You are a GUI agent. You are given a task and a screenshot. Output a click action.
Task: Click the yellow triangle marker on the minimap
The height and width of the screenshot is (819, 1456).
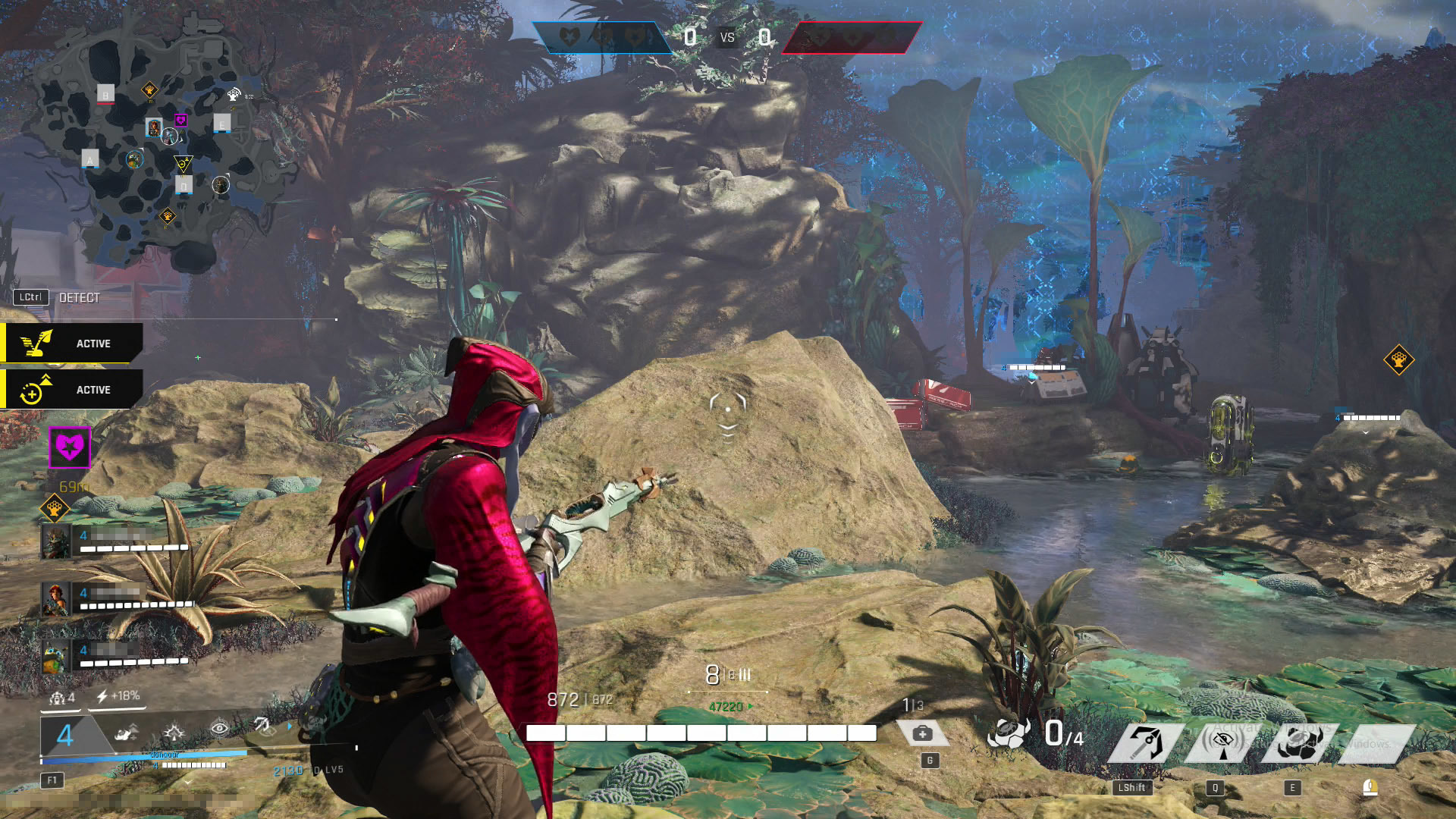pos(183,163)
